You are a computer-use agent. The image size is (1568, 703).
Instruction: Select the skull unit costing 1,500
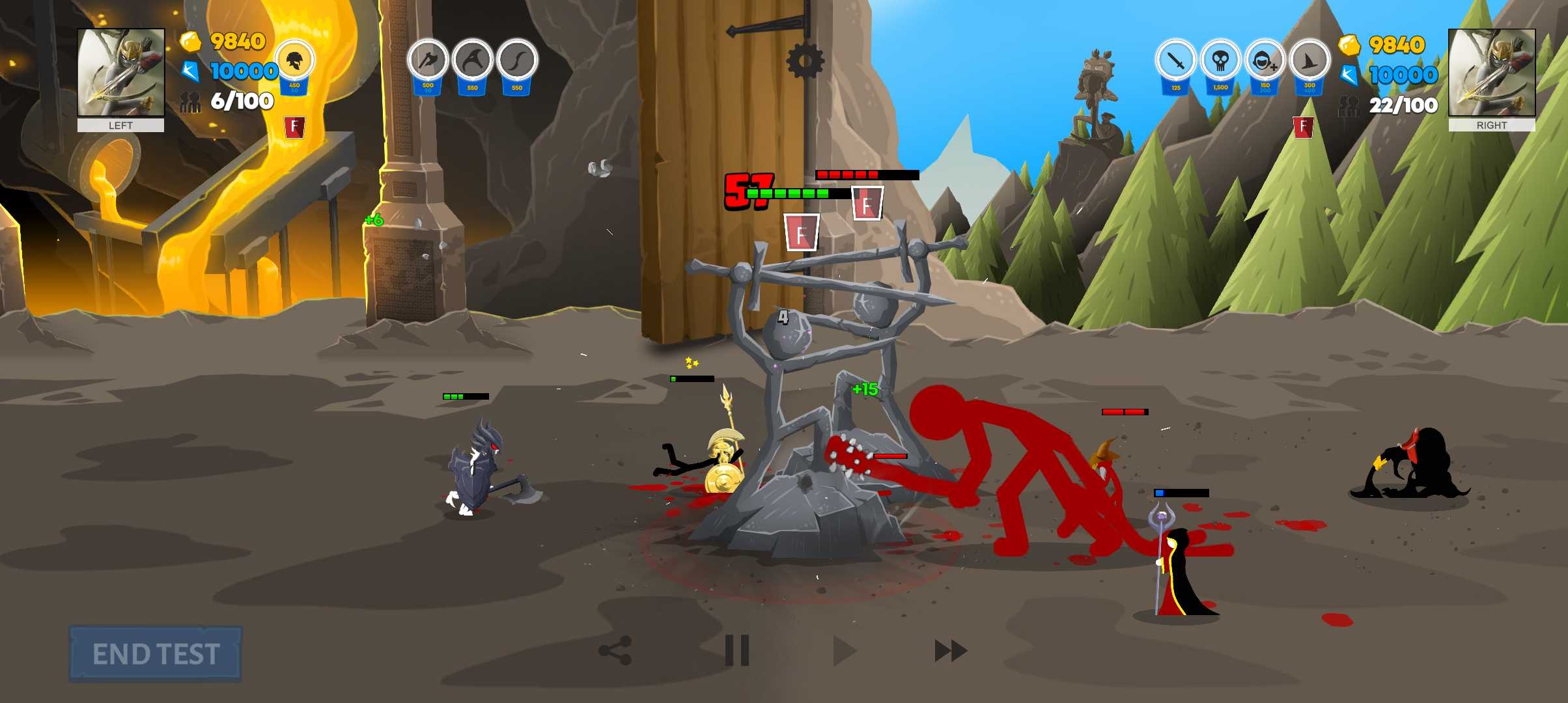click(x=1220, y=61)
